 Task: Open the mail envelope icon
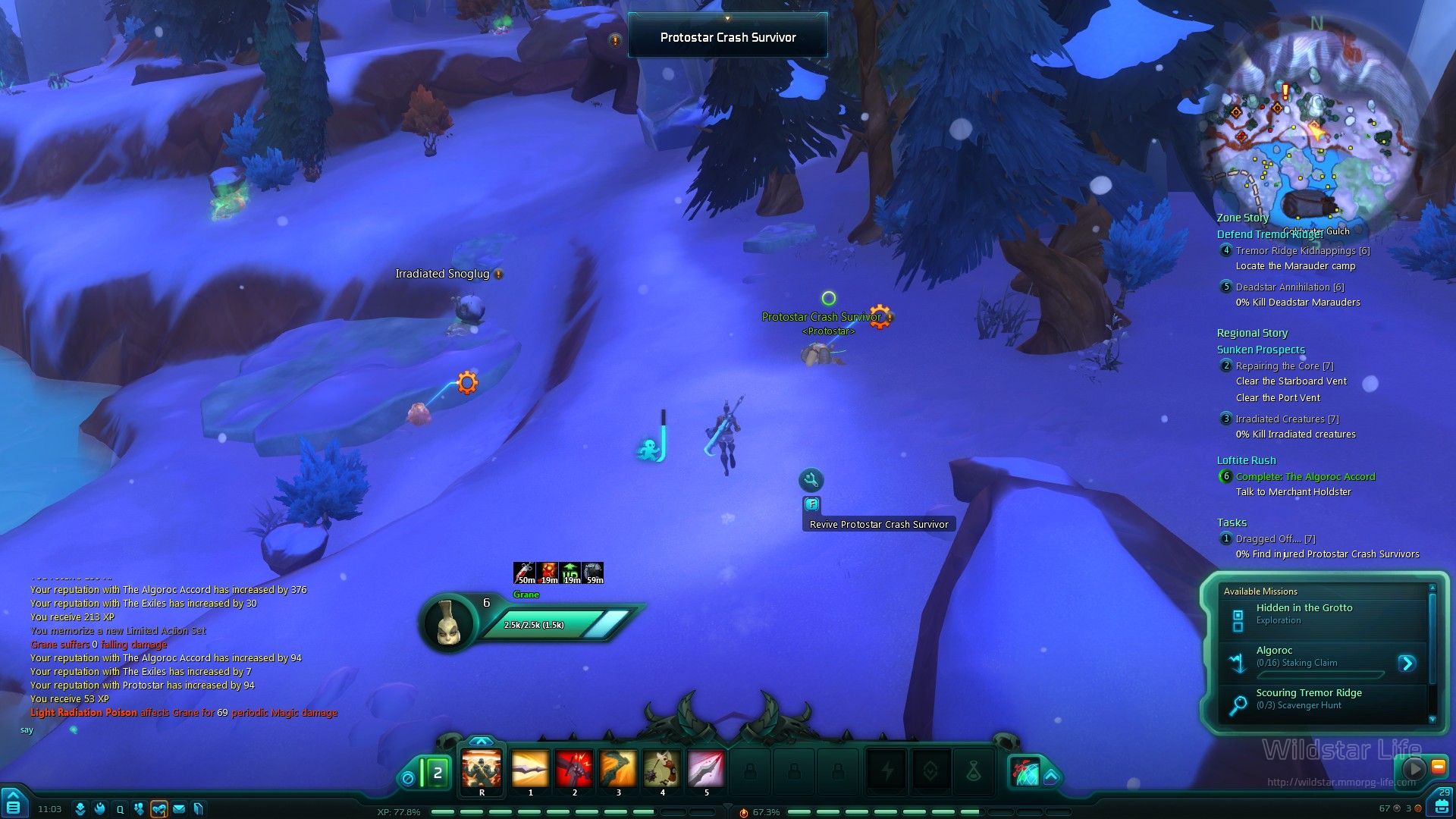179,809
